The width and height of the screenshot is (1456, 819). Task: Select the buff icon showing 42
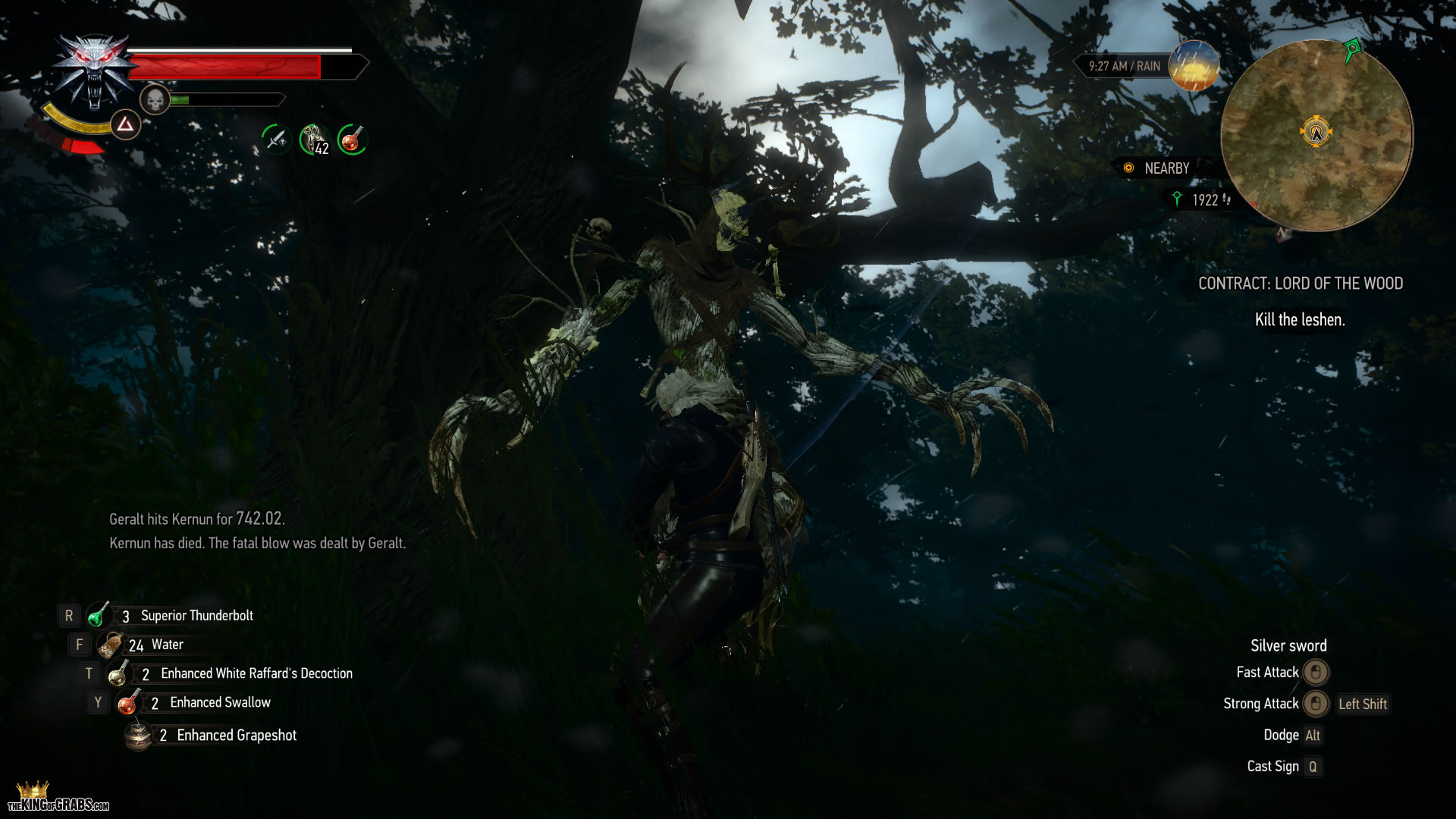314,140
